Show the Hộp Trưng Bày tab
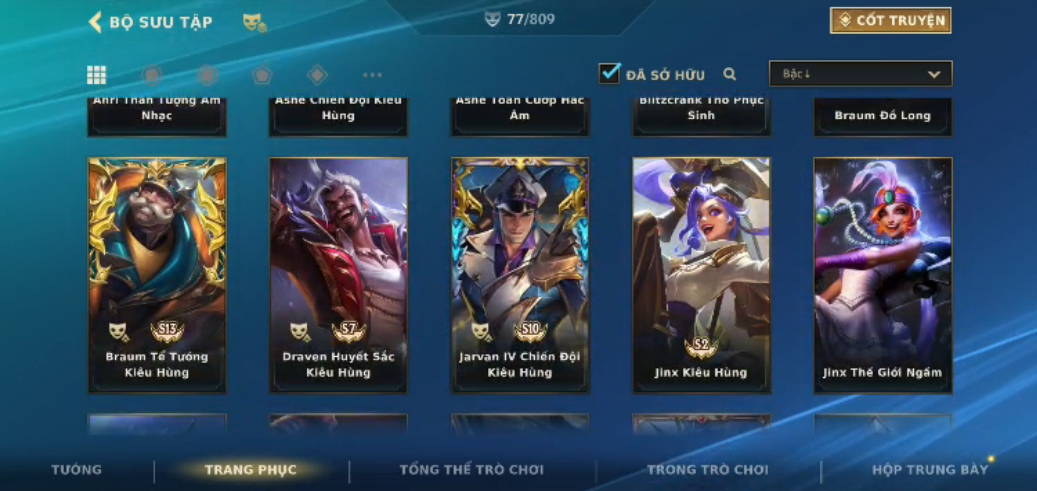This screenshot has height=491, width=1037. (x=930, y=470)
